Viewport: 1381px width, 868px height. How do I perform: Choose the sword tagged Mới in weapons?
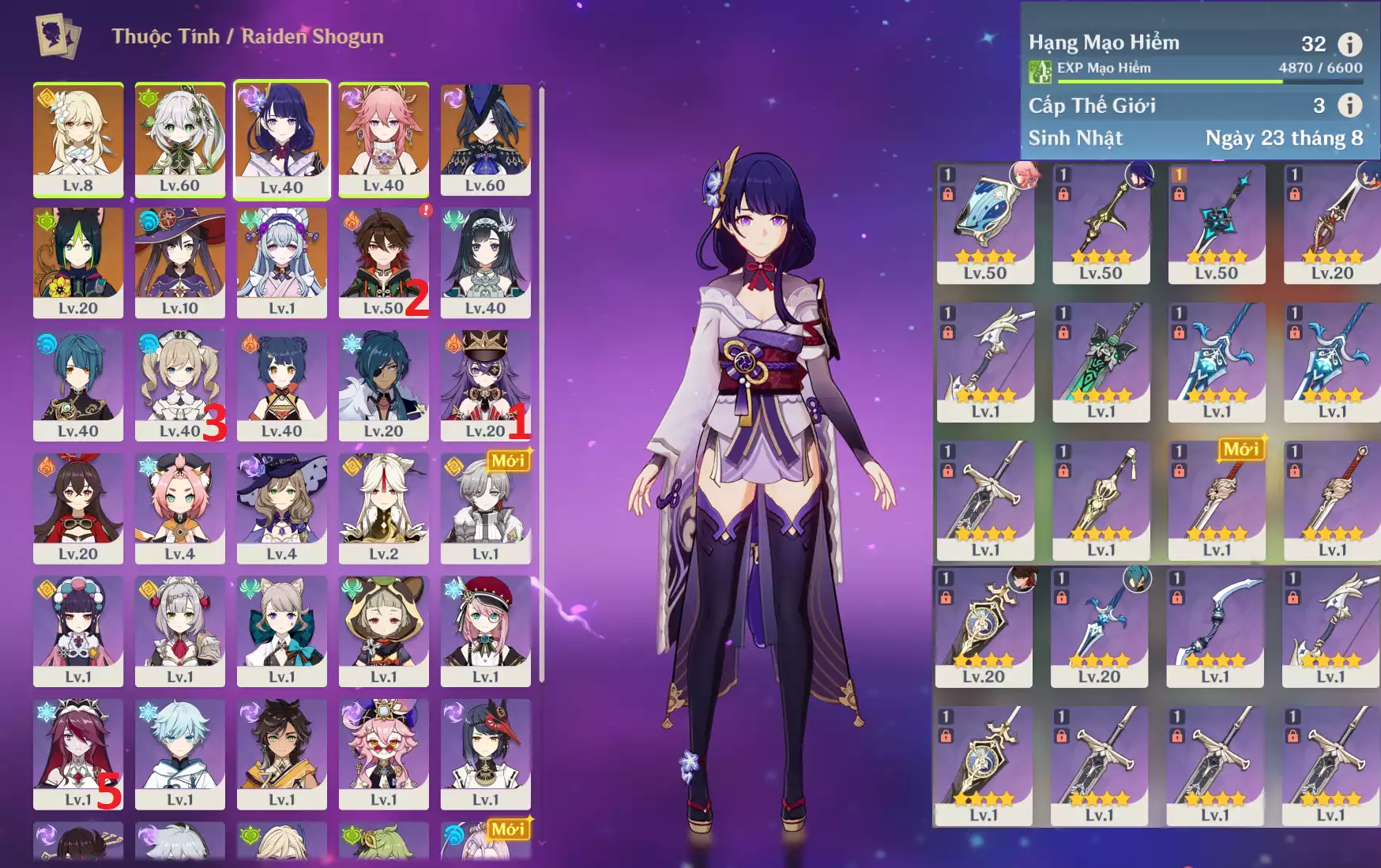[1217, 500]
